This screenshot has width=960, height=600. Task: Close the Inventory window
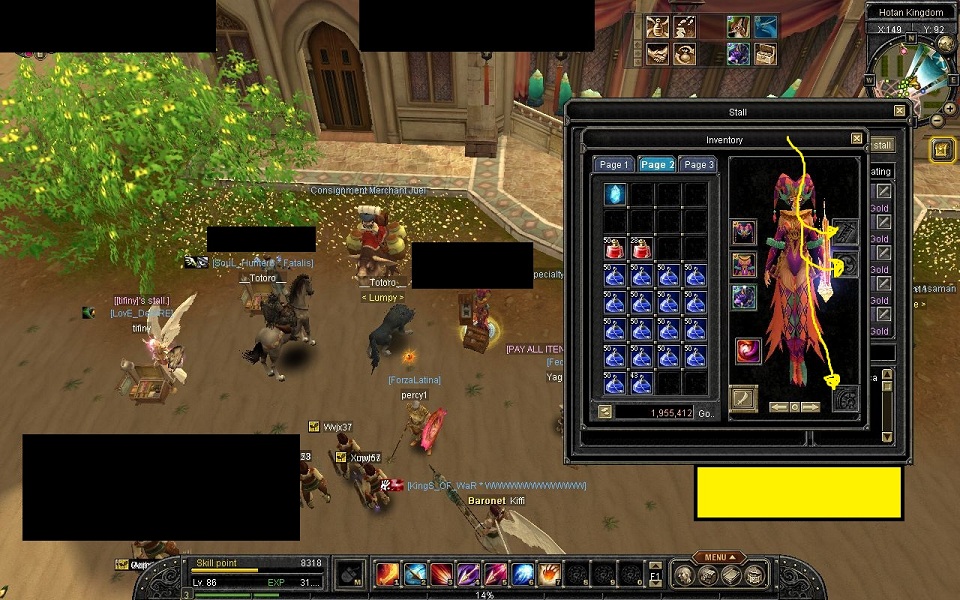tap(856, 139)
